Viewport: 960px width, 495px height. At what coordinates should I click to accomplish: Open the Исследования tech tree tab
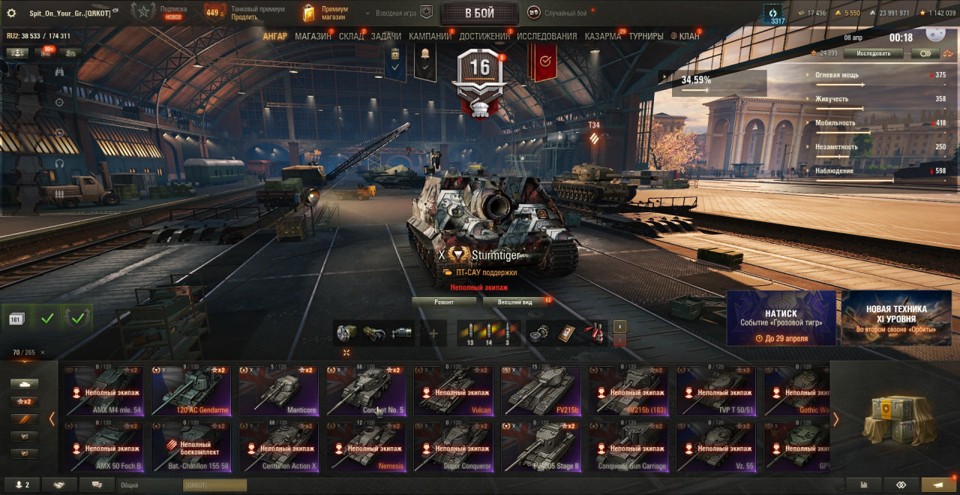546,36
